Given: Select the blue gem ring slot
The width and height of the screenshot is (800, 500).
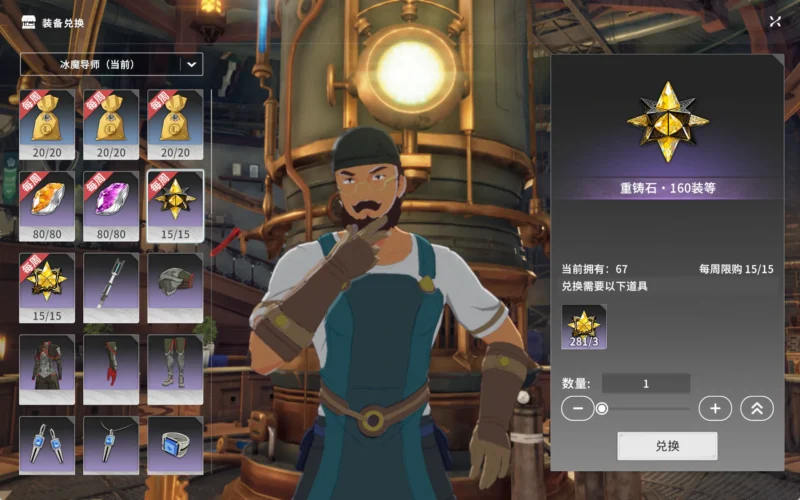Looking at the screenshot, I should coord(175,444).
